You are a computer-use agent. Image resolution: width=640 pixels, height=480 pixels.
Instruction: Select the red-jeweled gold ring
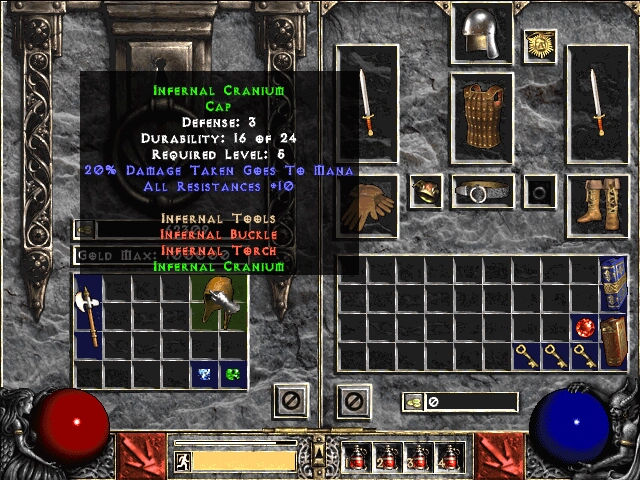tap(426, 191)
